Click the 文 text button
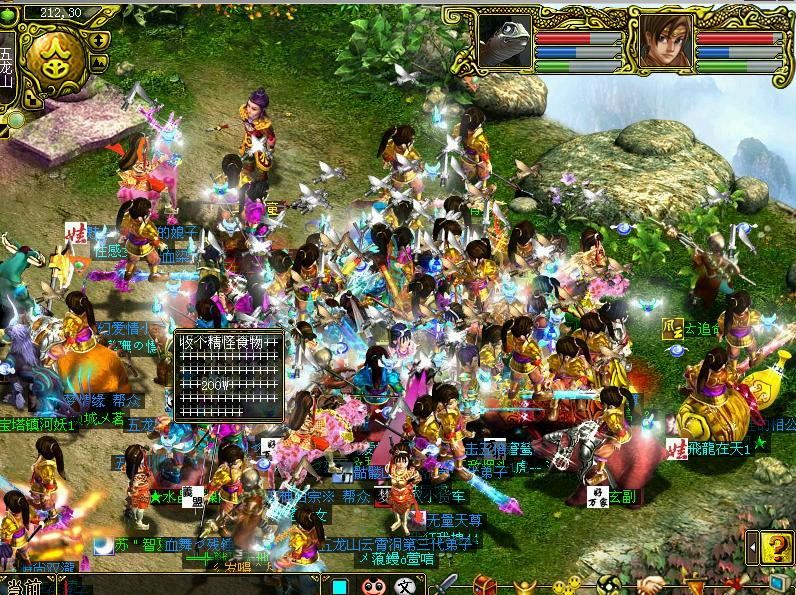Screen dimensions: 796x595 (406, 586)
